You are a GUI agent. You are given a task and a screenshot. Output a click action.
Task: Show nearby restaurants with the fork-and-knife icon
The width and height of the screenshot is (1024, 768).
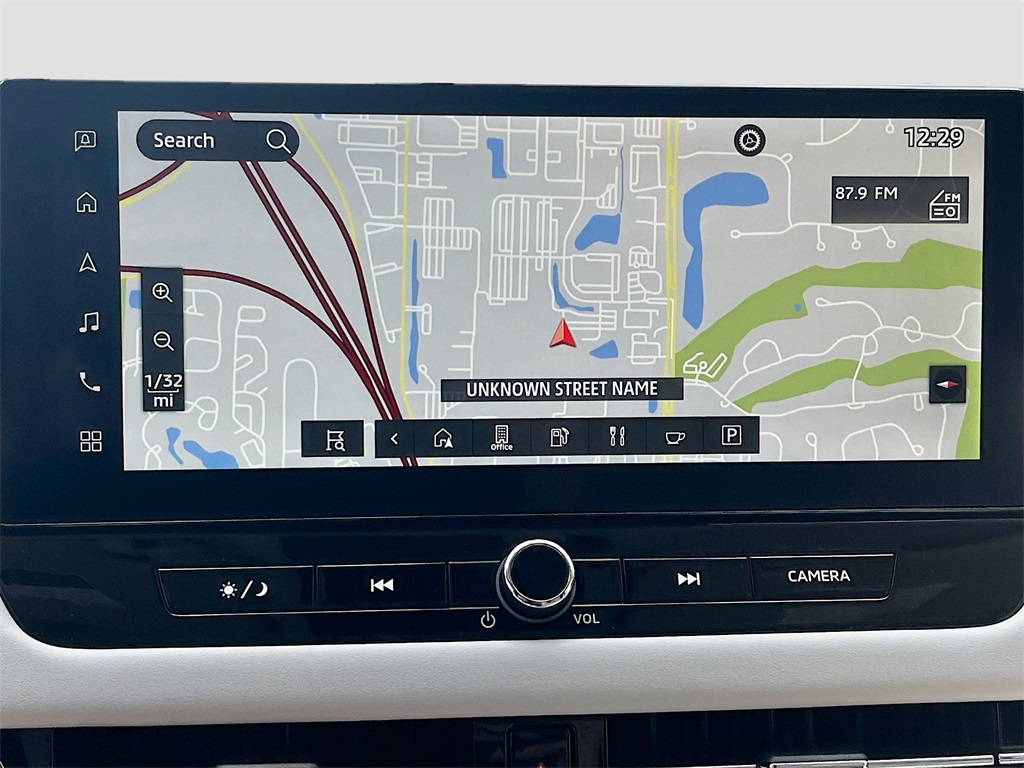(x=617, y=437)
